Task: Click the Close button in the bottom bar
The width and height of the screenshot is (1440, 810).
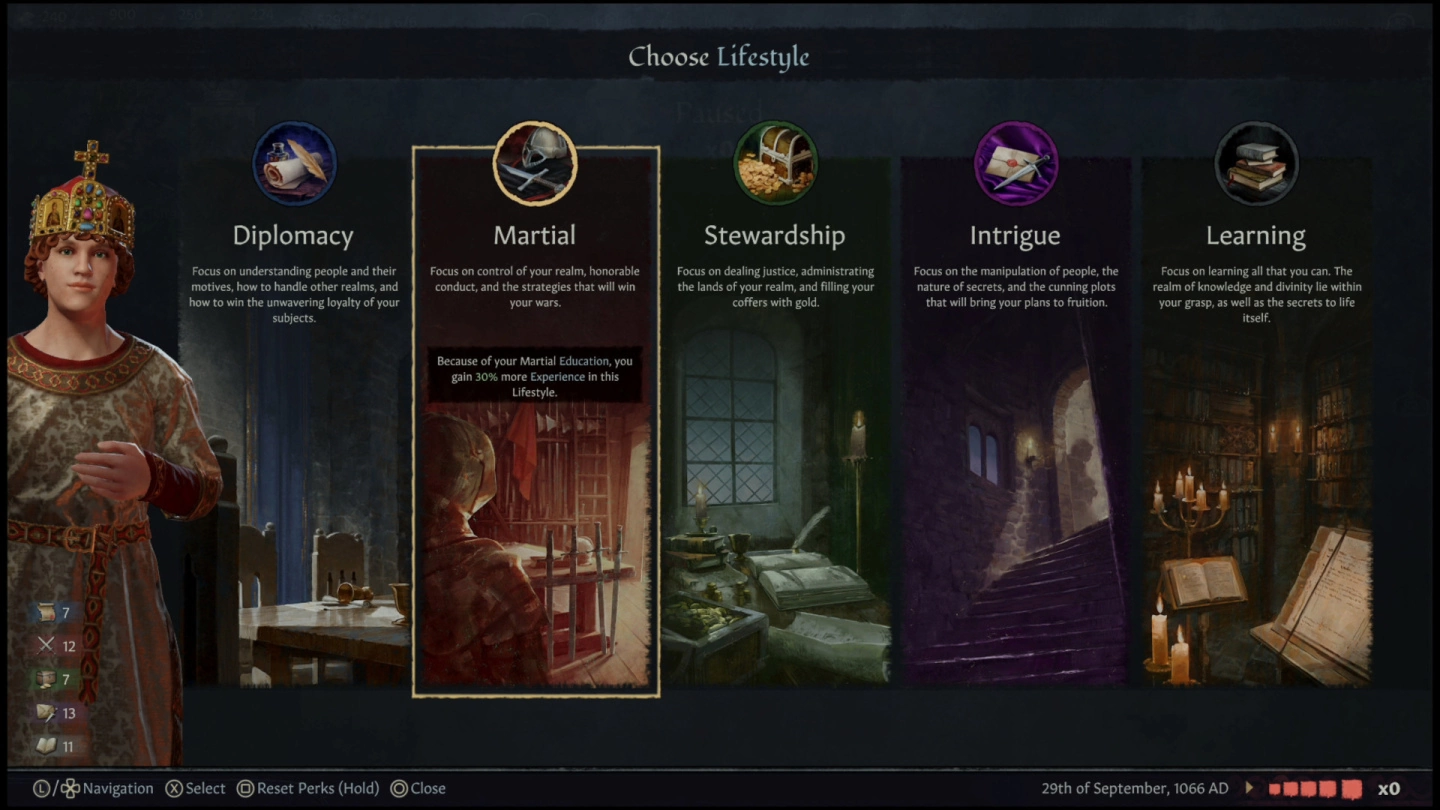Action: pyautogui.click(x=418, y=788)
